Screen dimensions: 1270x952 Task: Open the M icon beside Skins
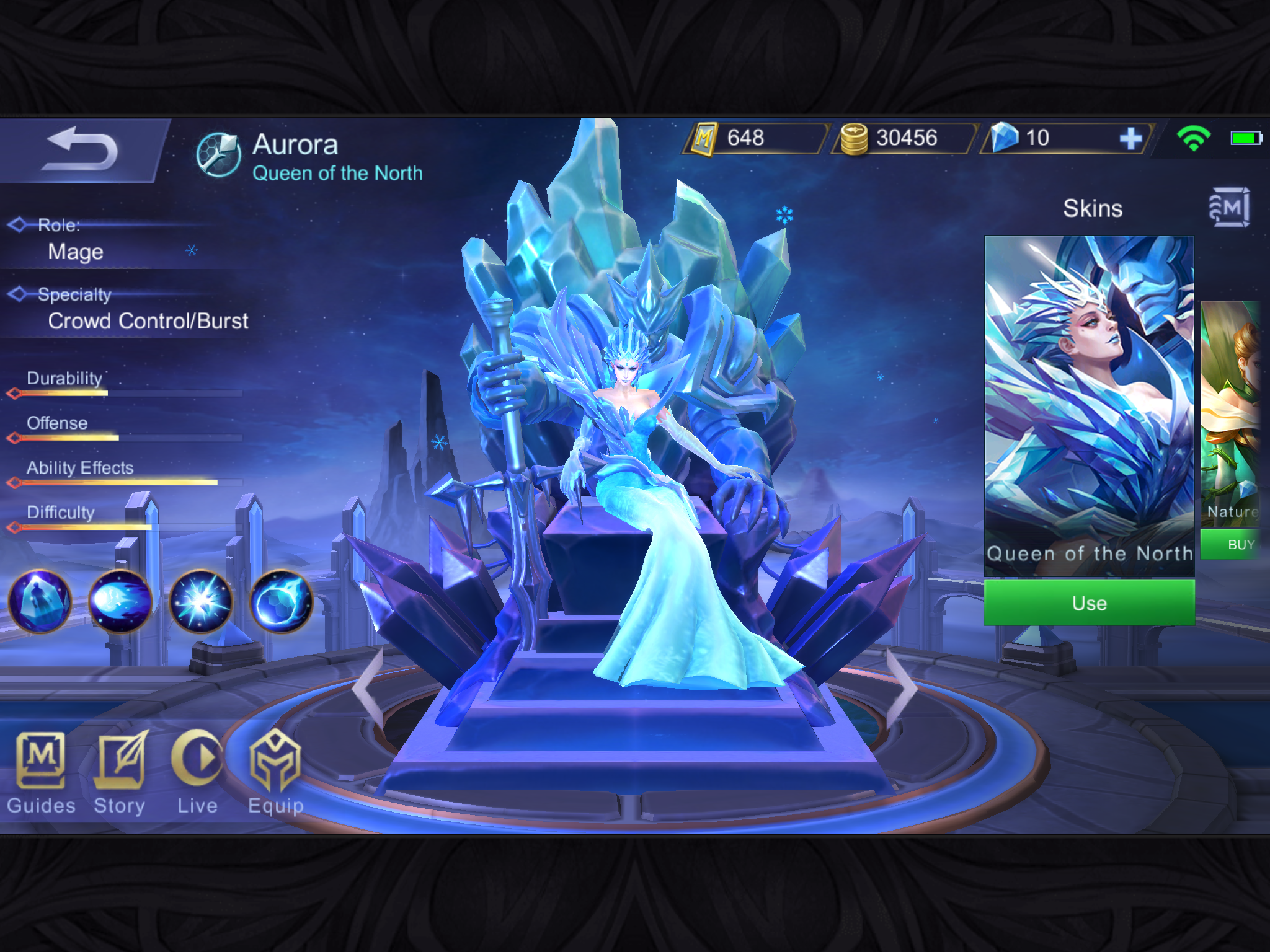point(1229,208)
